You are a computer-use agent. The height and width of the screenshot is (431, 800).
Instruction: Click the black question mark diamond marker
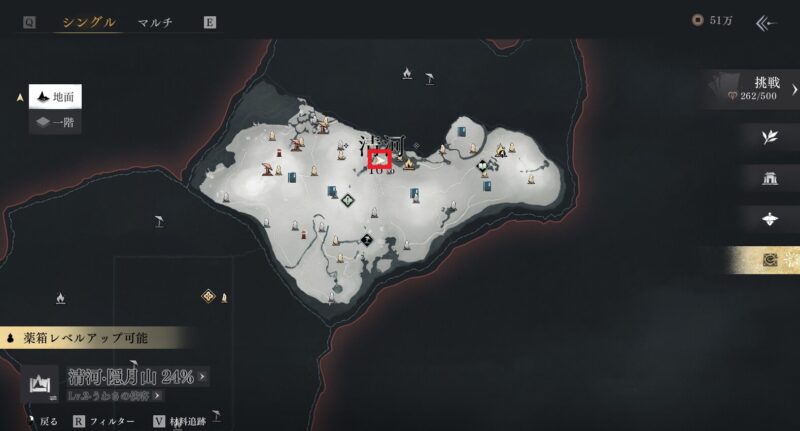pos(367,240)
